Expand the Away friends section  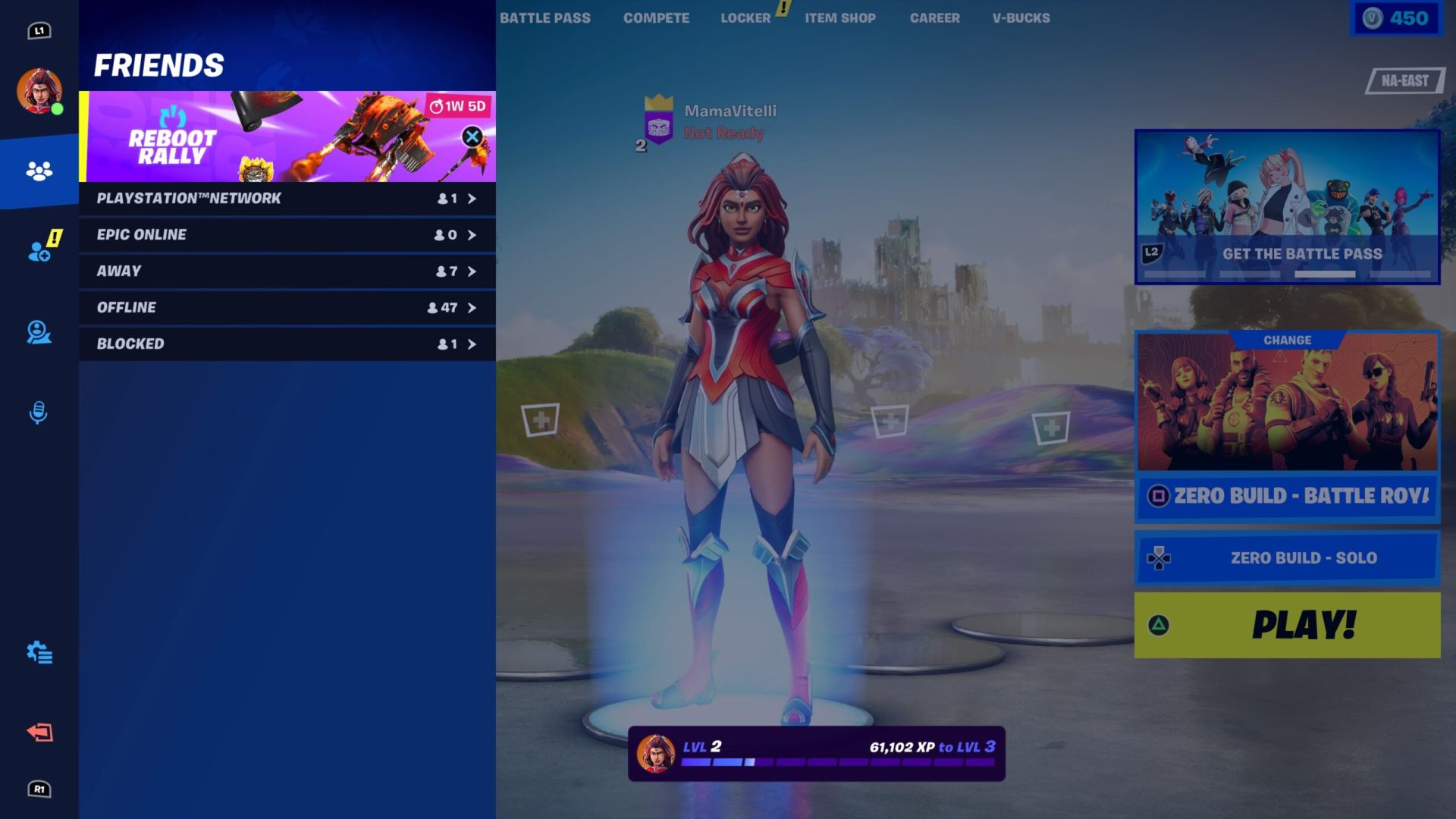point(284,271)
